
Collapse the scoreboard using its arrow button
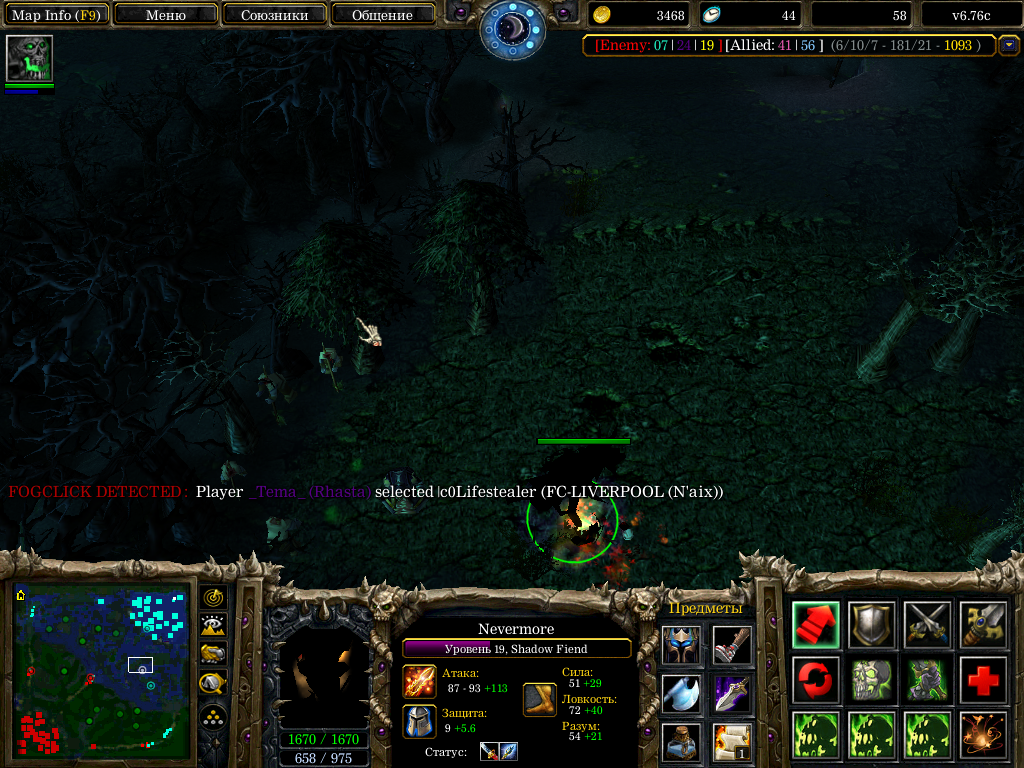pos(1009,45)
